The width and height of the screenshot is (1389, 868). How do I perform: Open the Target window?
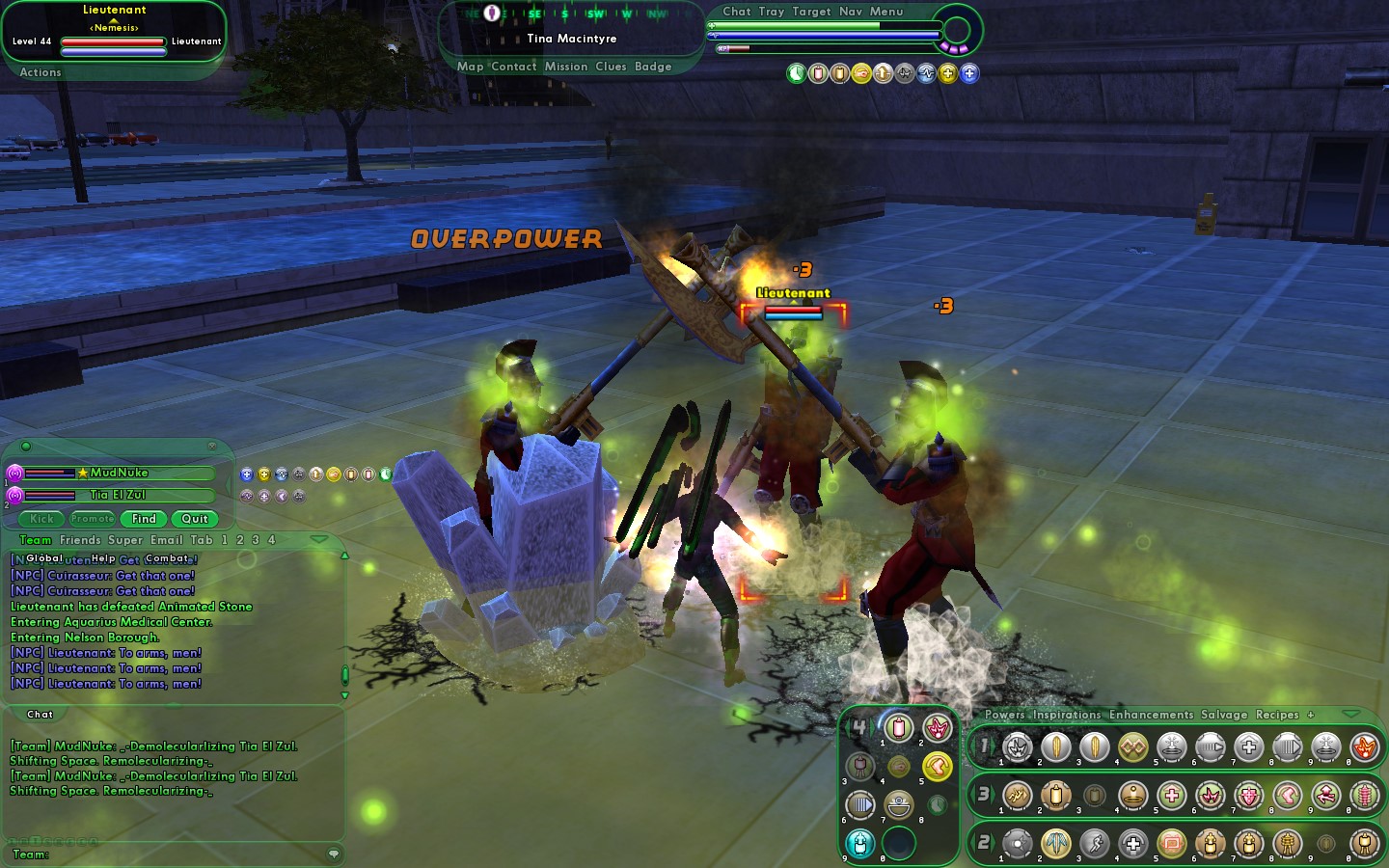[811, 12]
